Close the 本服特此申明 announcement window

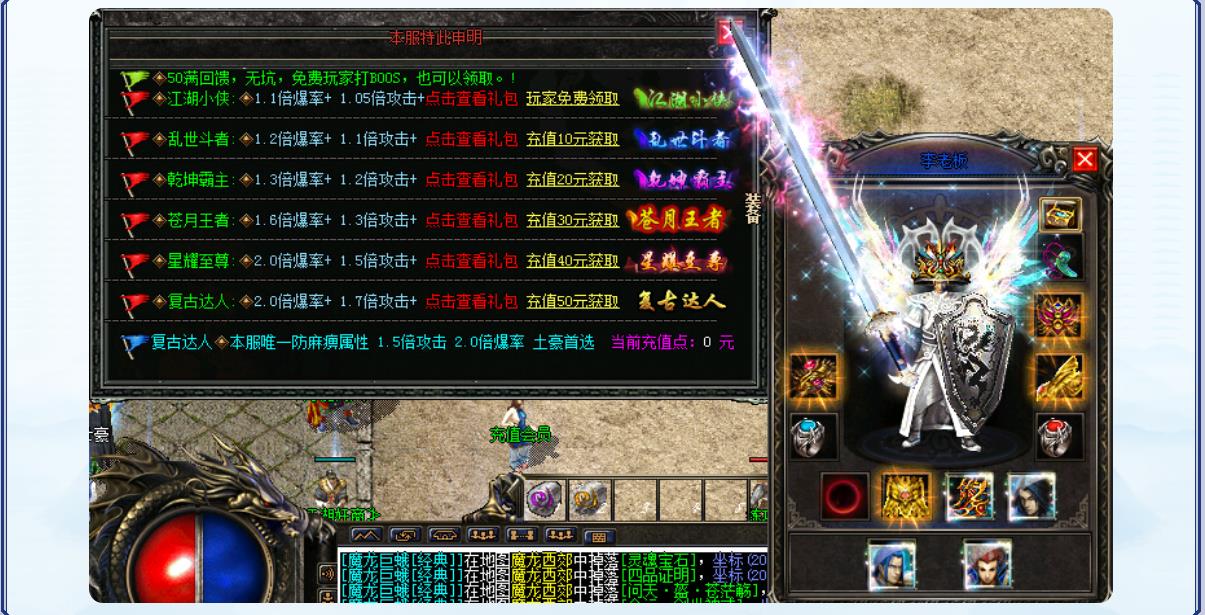pyautogui.click(x=729, y=32)
